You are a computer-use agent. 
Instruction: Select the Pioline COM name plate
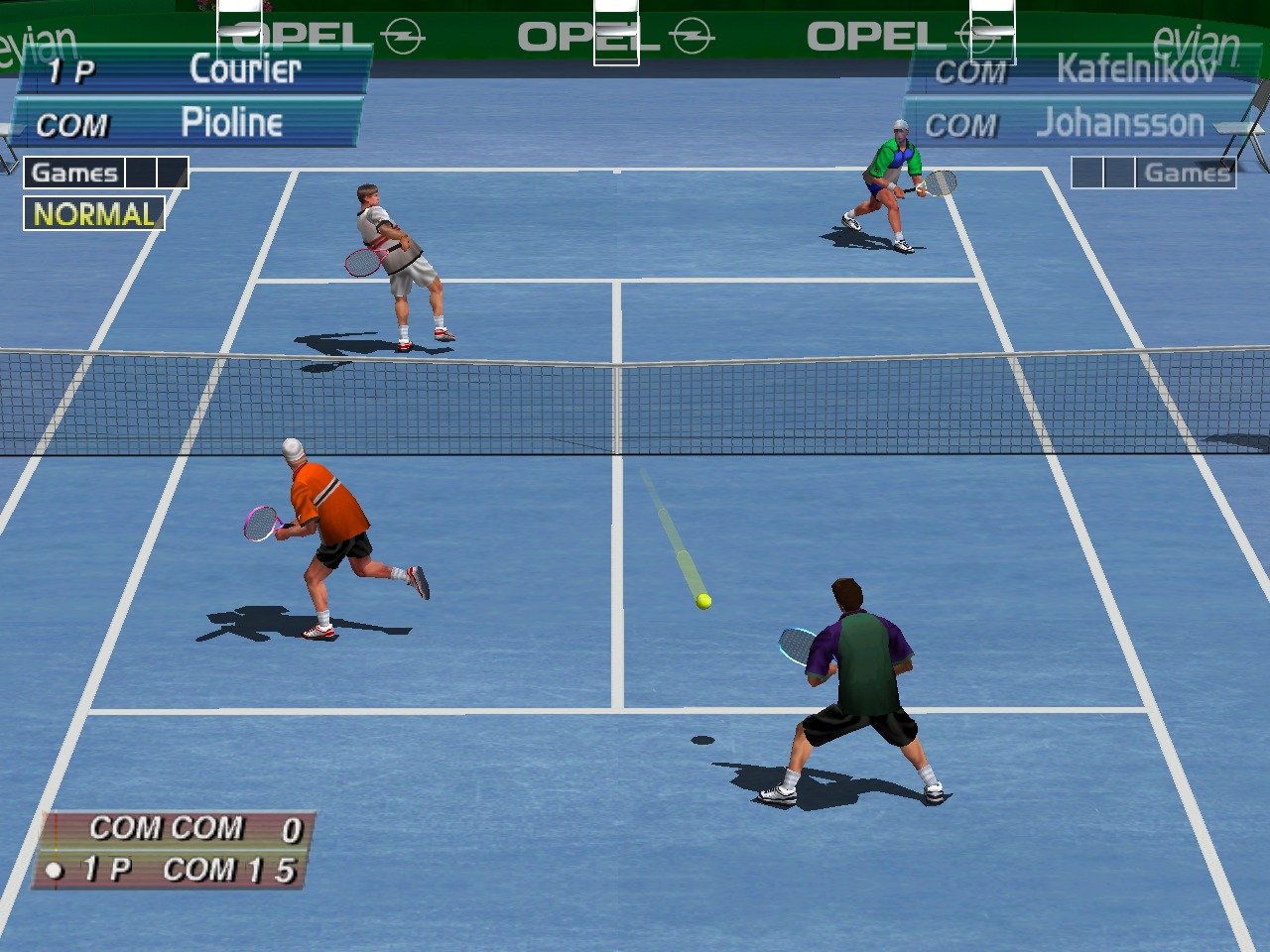(x=189, y=123)
